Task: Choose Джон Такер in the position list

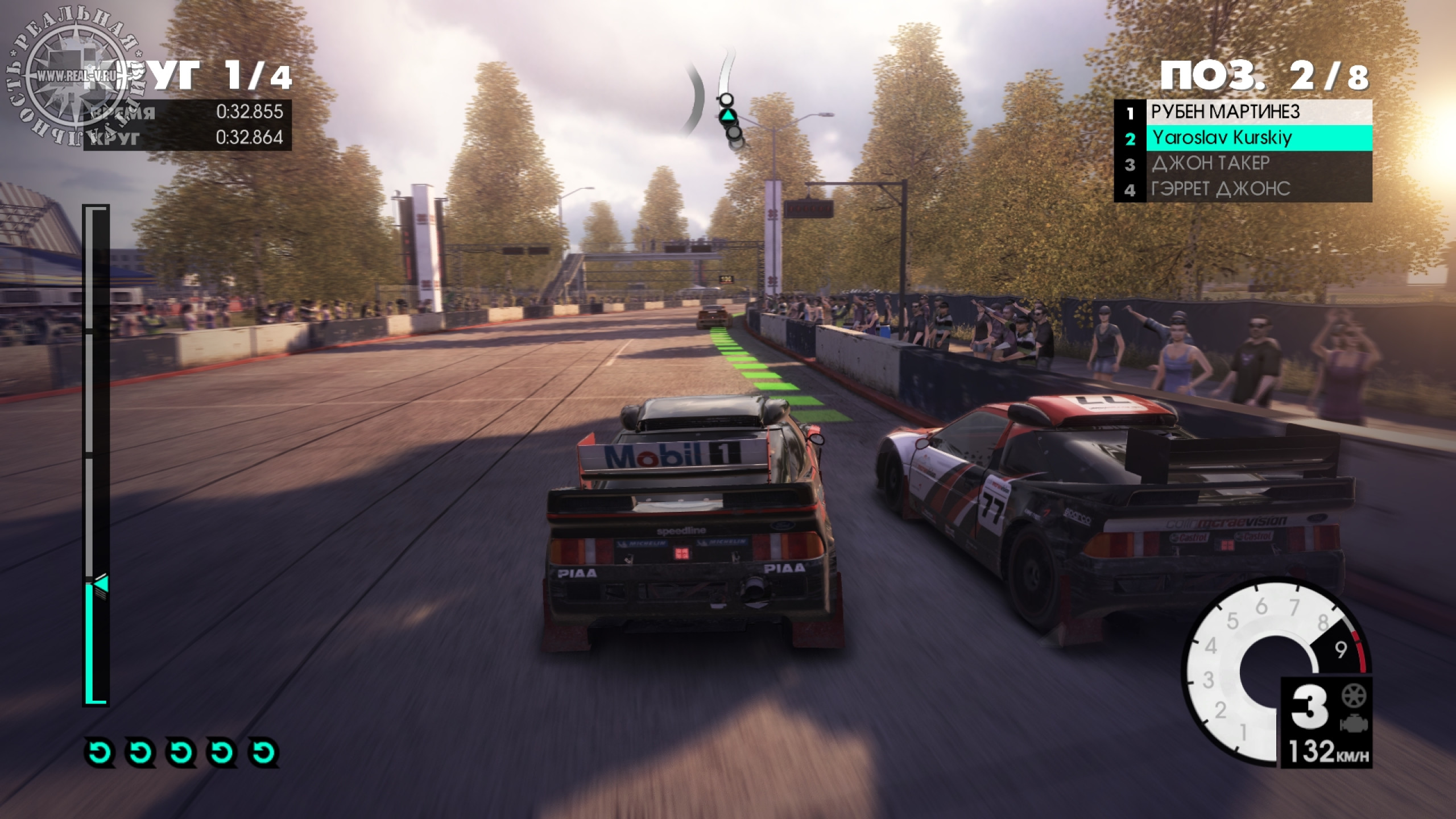Action: tap(1242, 164)
